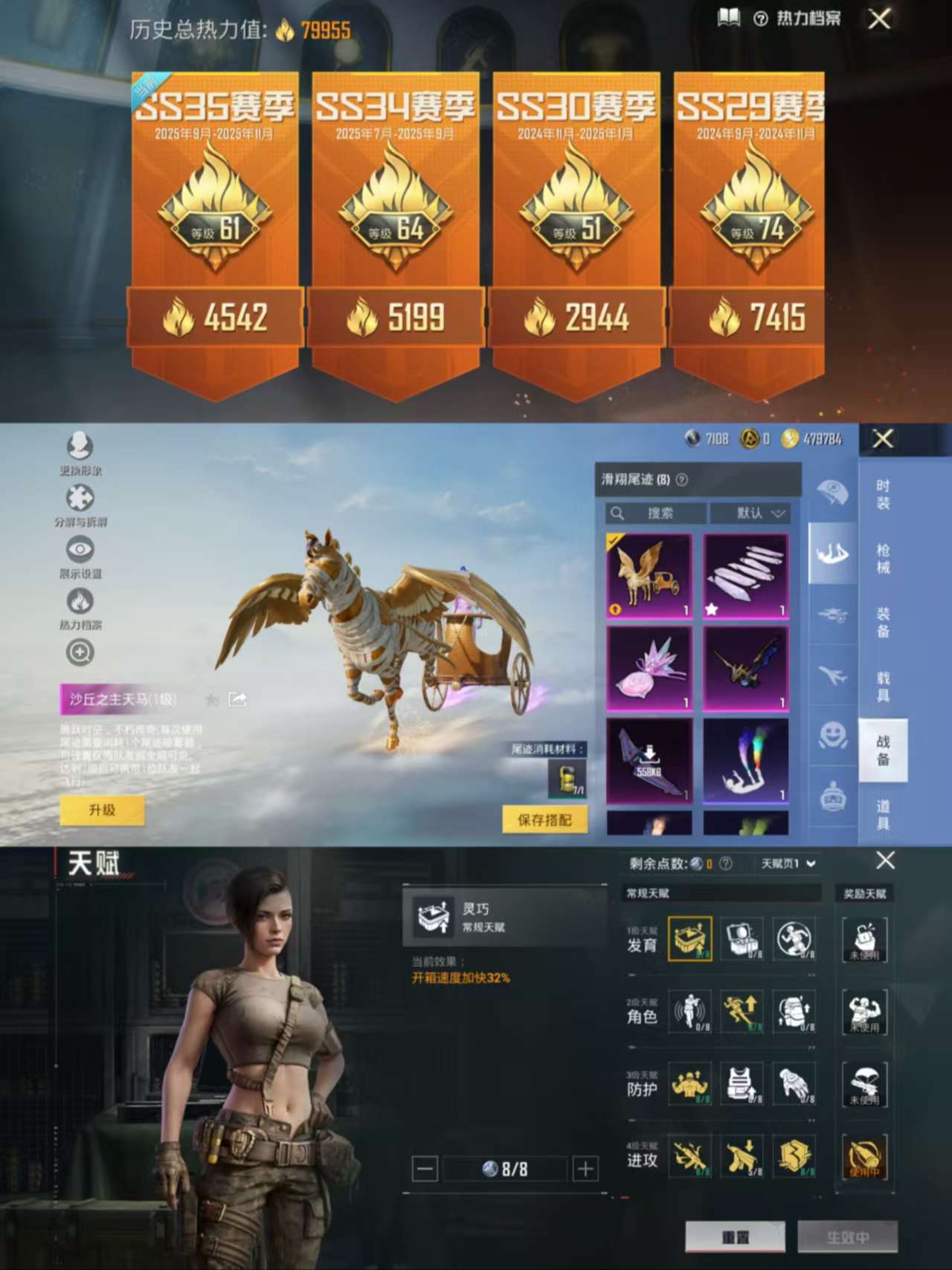Increase talent points with the plus button
Screen dimensions: 952x1270
click(585, 1169)
